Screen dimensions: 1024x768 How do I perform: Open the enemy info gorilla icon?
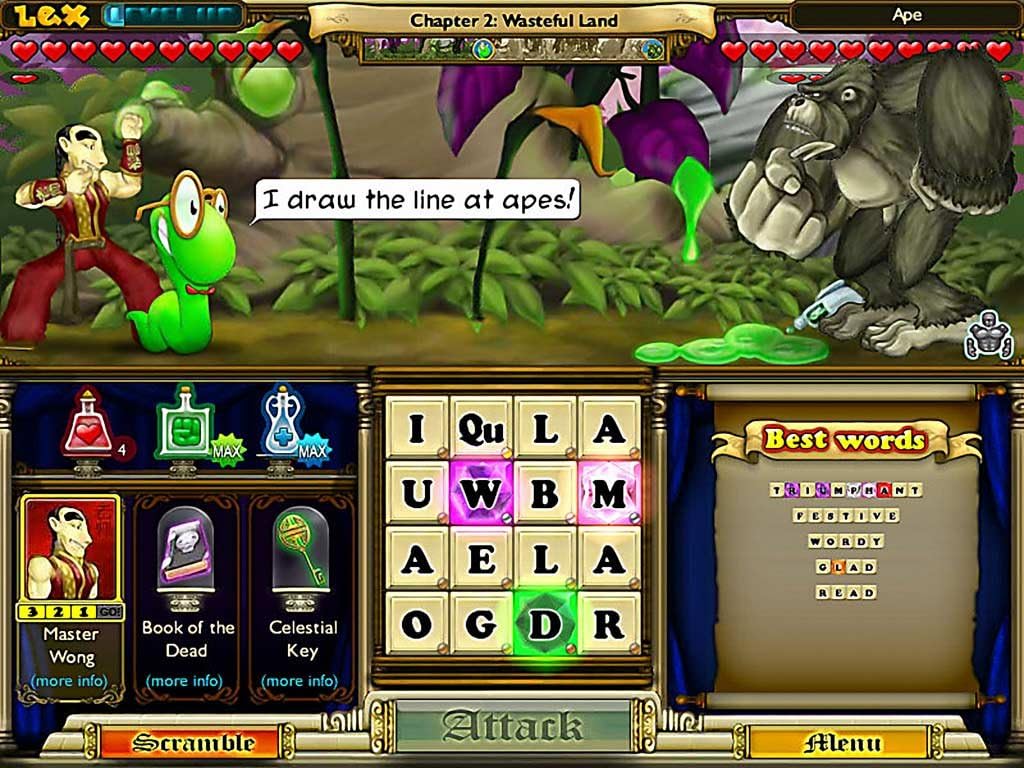(988, 337)
